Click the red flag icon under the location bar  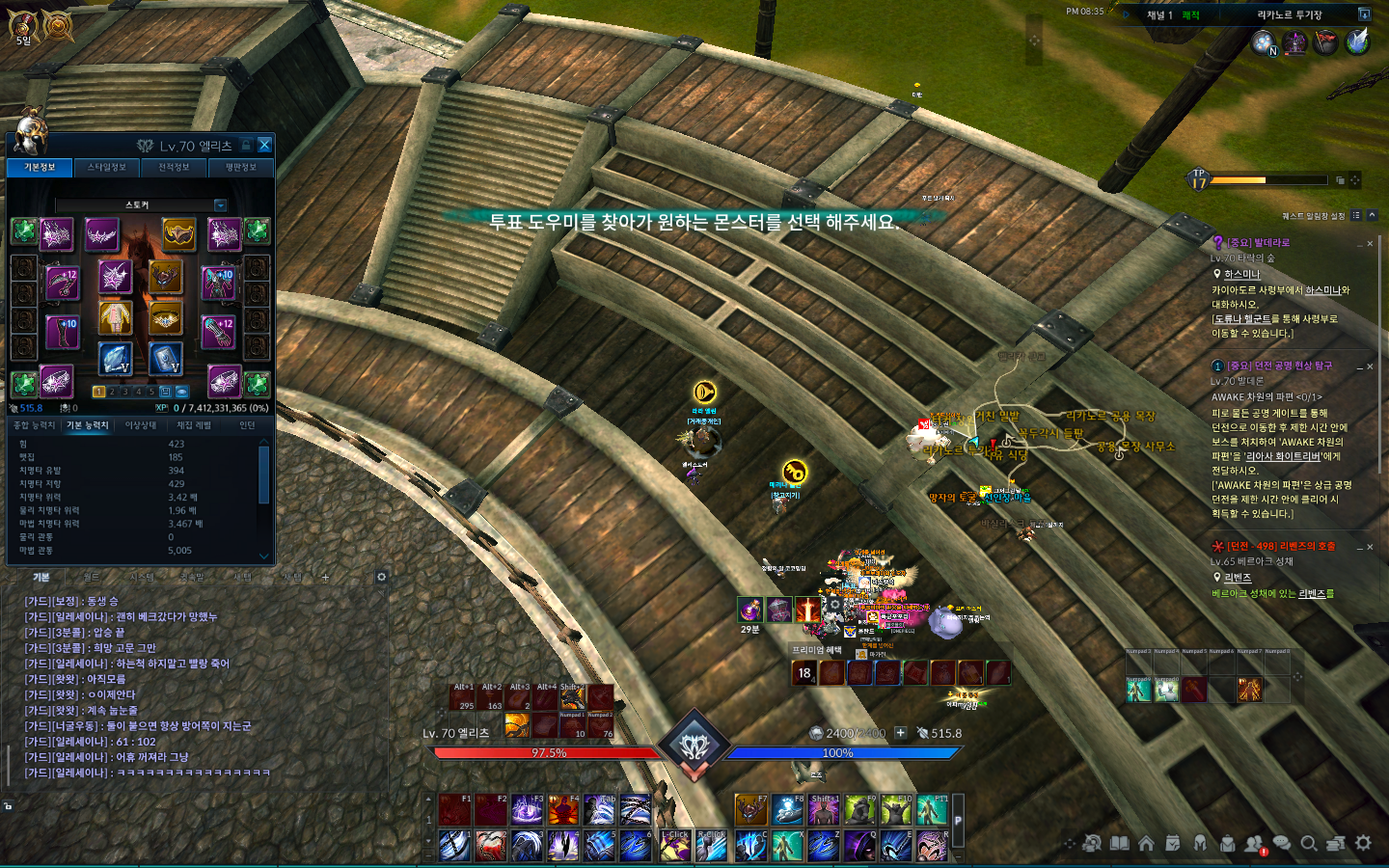tap(1326, 42)
